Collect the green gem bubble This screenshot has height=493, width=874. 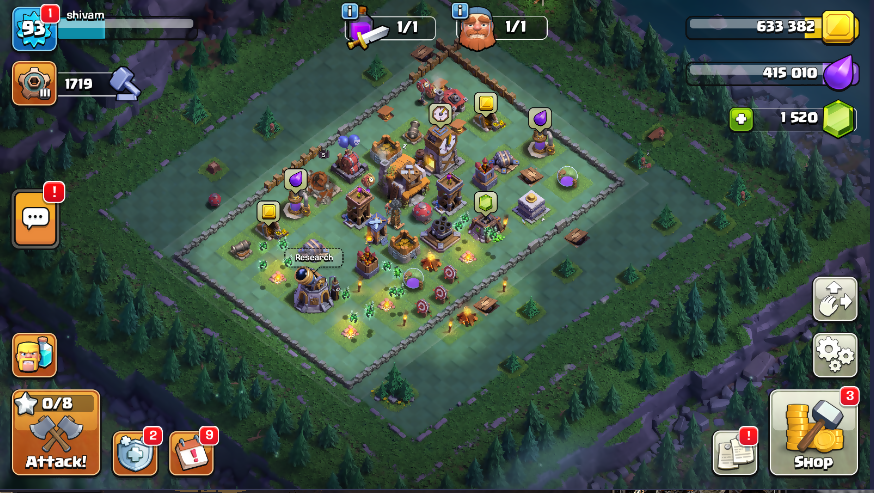pos(485,202)
